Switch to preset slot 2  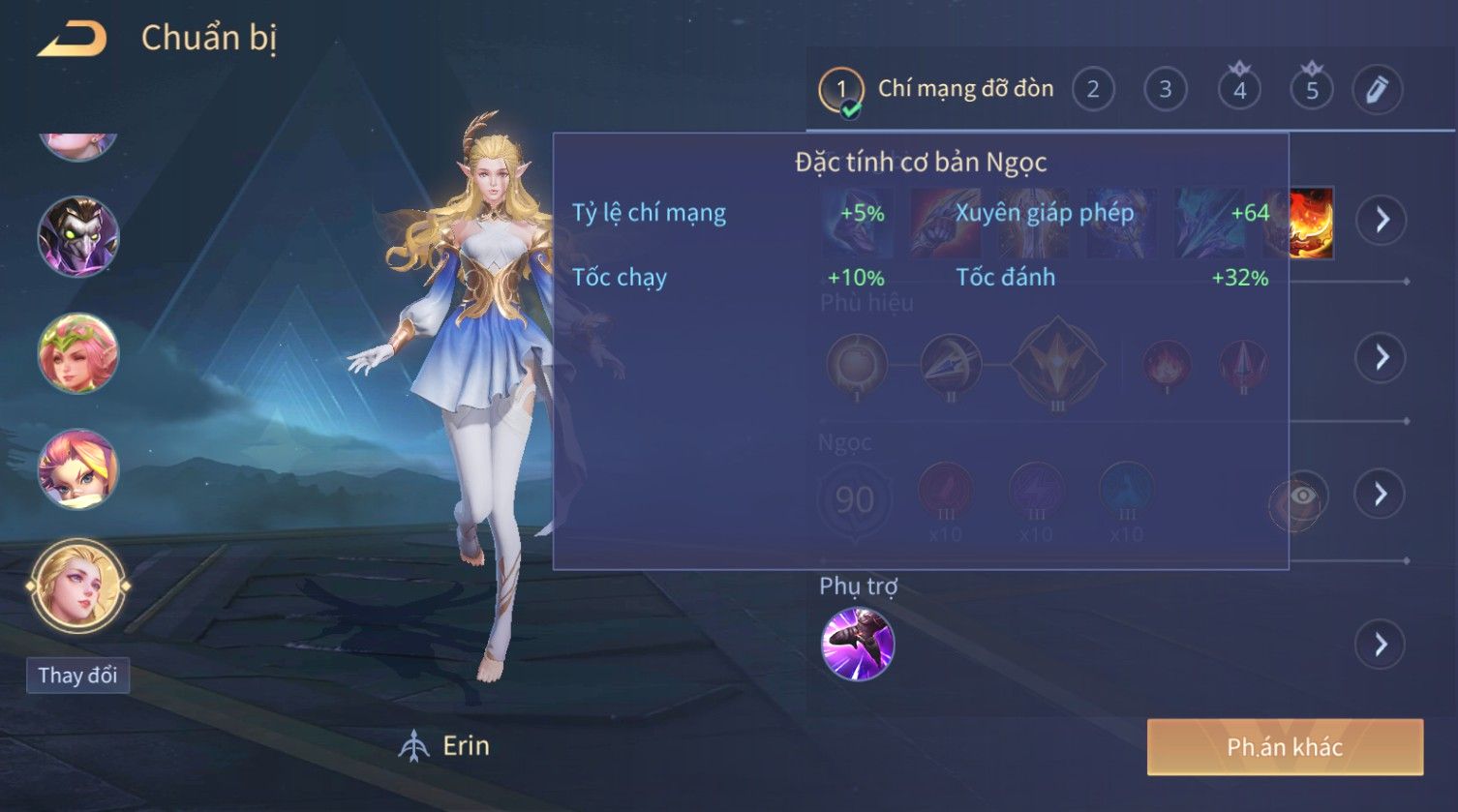(x=1093, y=90)
